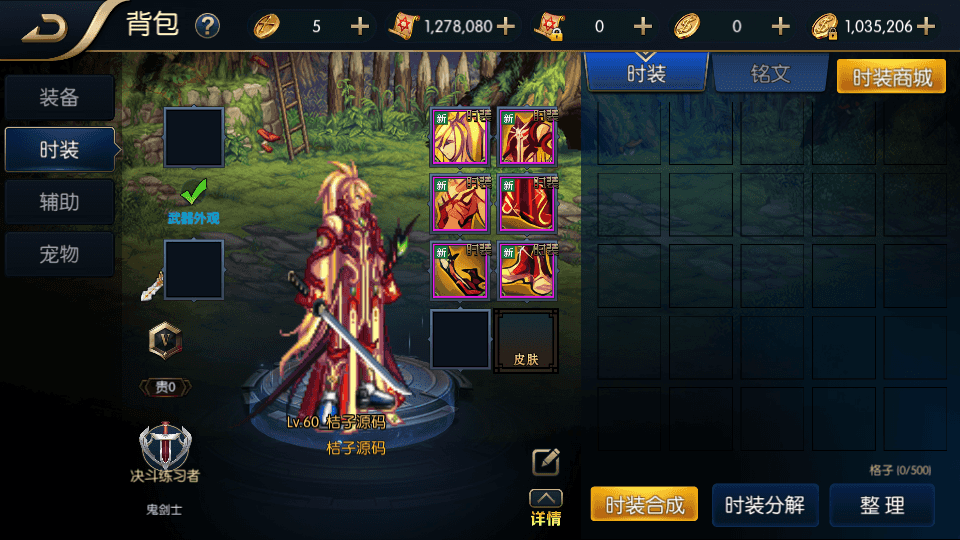
Task: Add more of the 1,278,080 ticket currency
Action: point(506,26)
